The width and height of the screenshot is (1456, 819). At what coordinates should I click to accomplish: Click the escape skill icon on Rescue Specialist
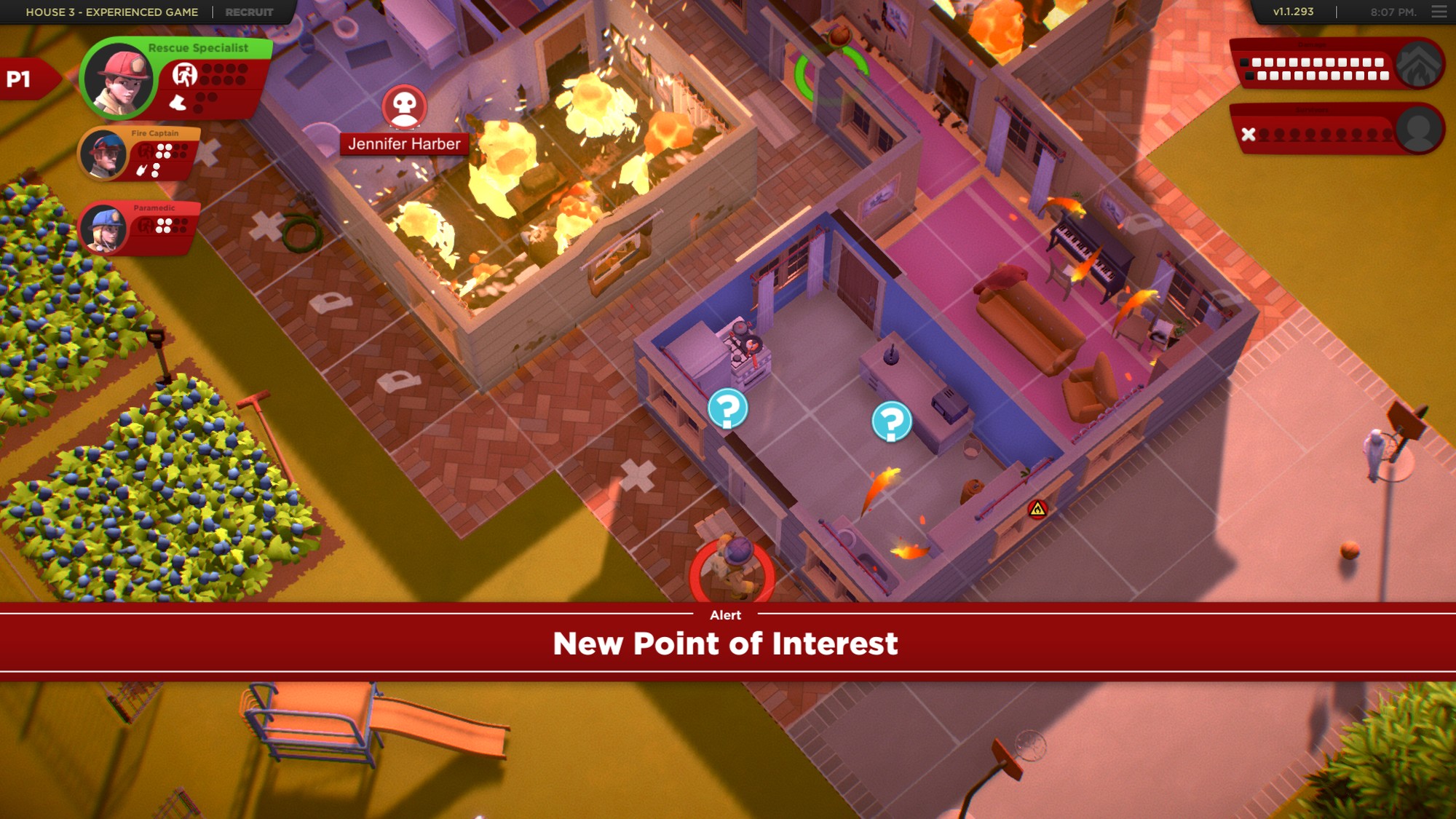[x=185, y=74]
